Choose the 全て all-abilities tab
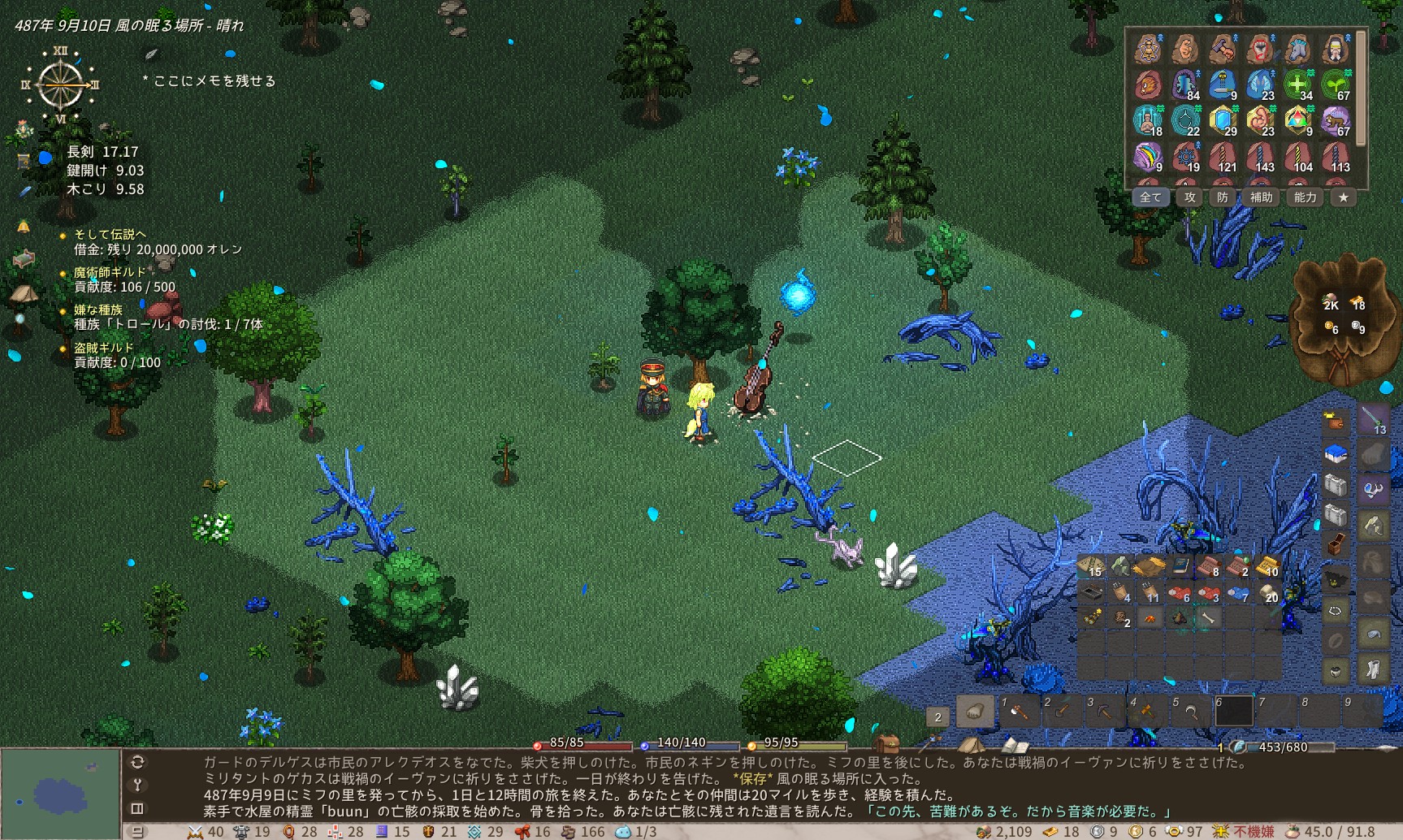 1150,197
